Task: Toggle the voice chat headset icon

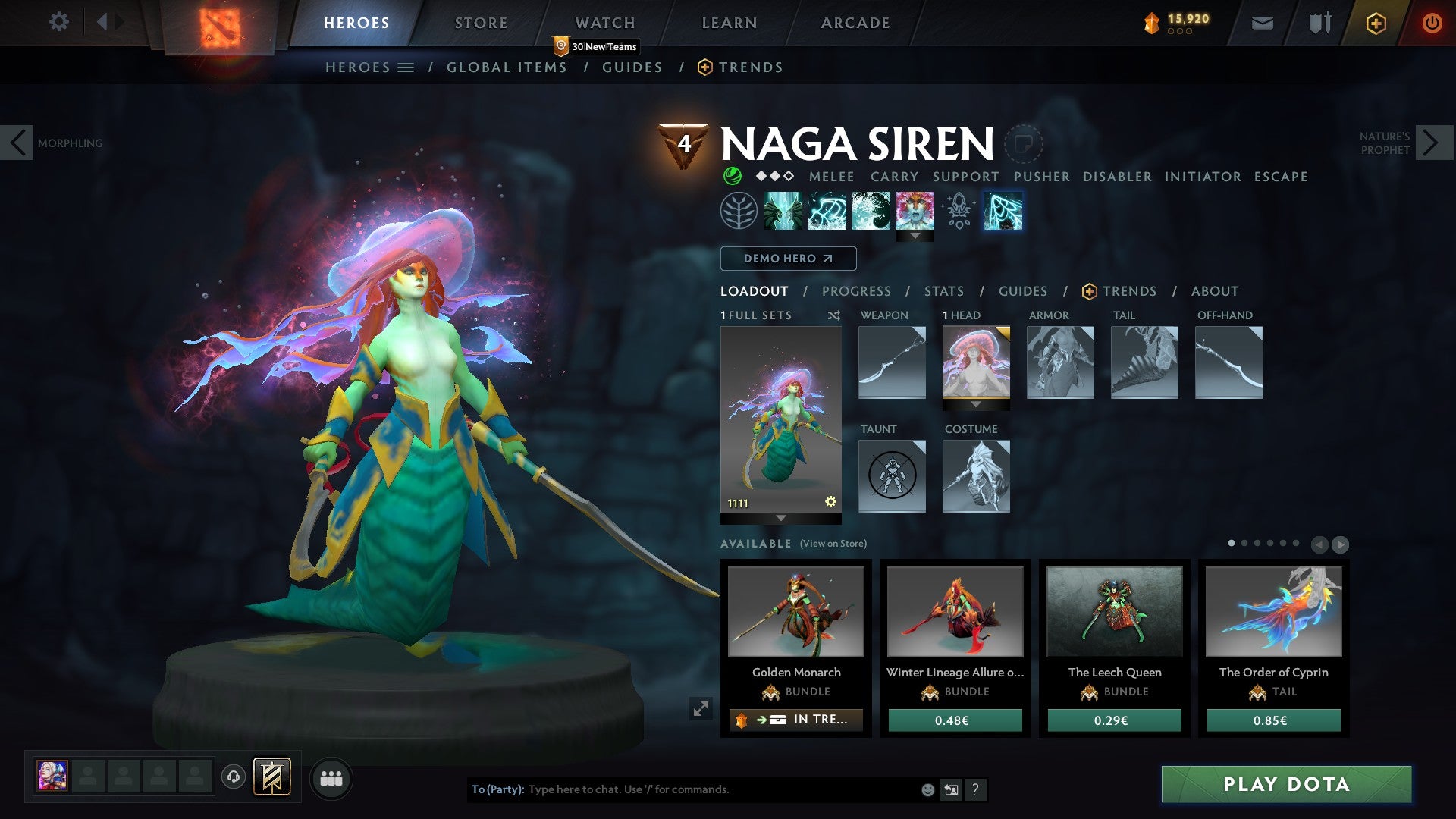Action: [x=234, y=777]
